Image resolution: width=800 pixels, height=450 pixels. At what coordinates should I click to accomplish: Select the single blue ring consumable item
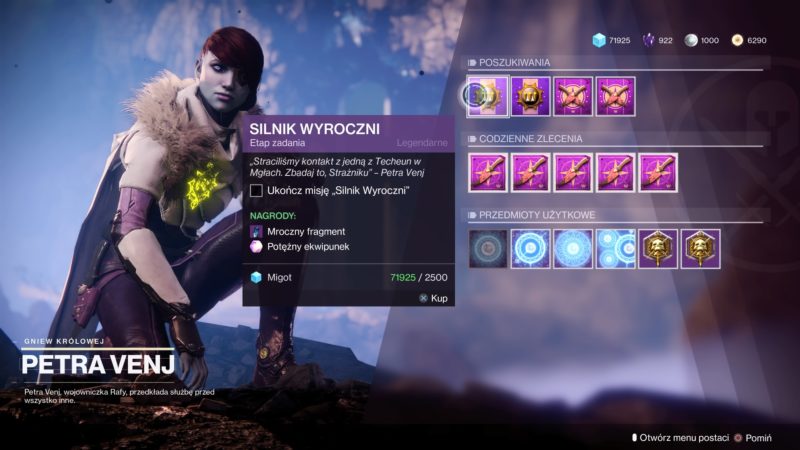530,249
